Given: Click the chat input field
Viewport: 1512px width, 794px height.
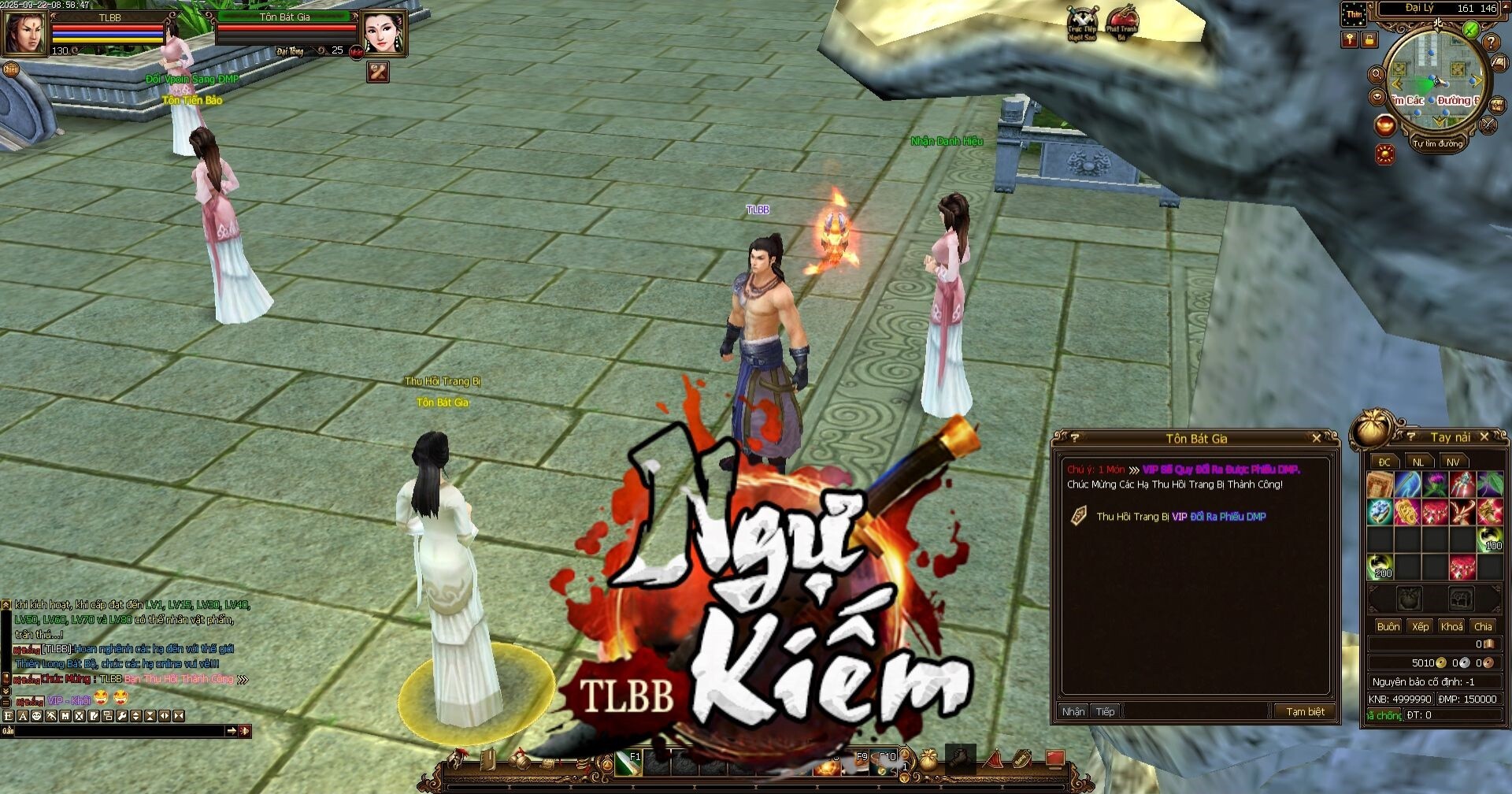Looking at the screenshot, I should 118,731.
